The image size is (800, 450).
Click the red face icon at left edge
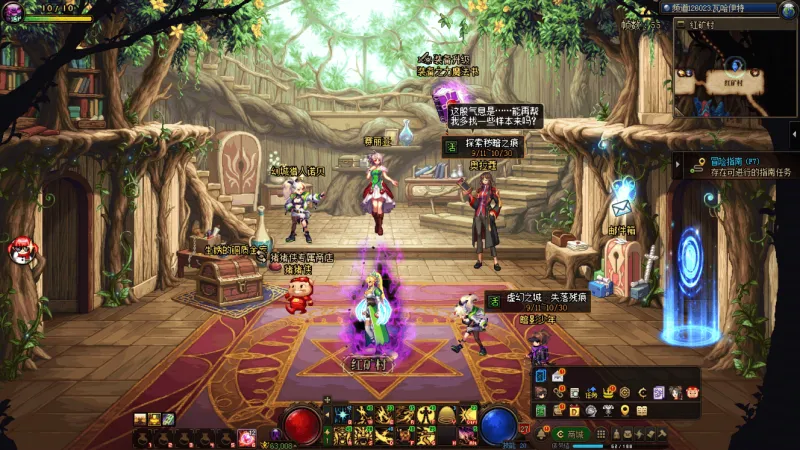pyautogui.click(x=18, y=251)
